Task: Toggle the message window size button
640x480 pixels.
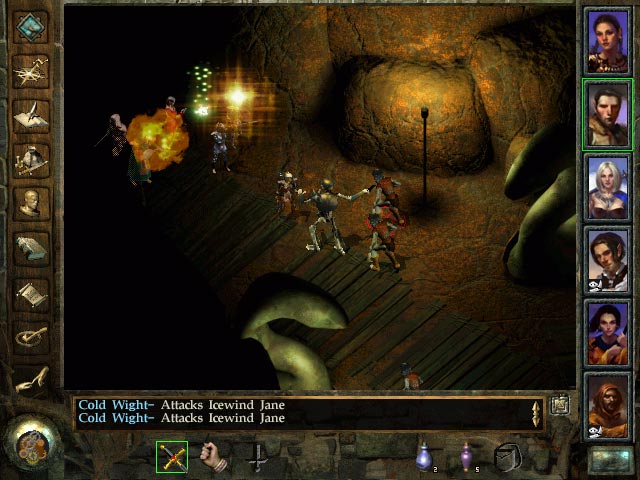Action: tap(559, 404)
